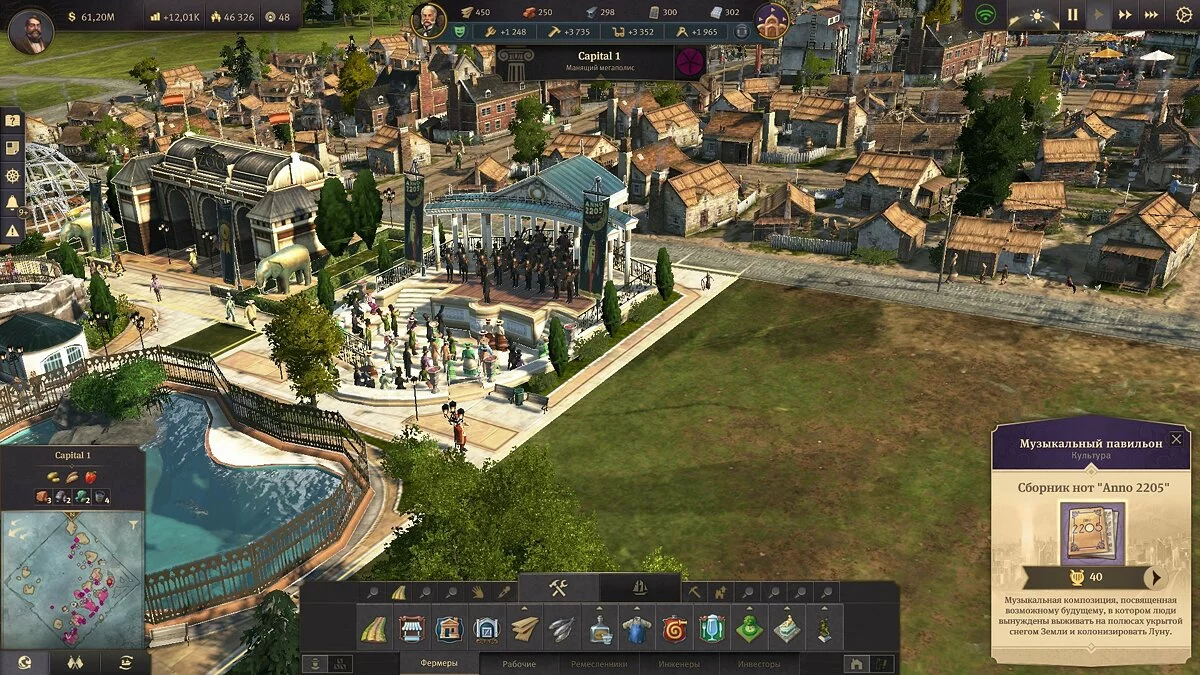Choose the schnapps bottle building icon

coord(600,629)
